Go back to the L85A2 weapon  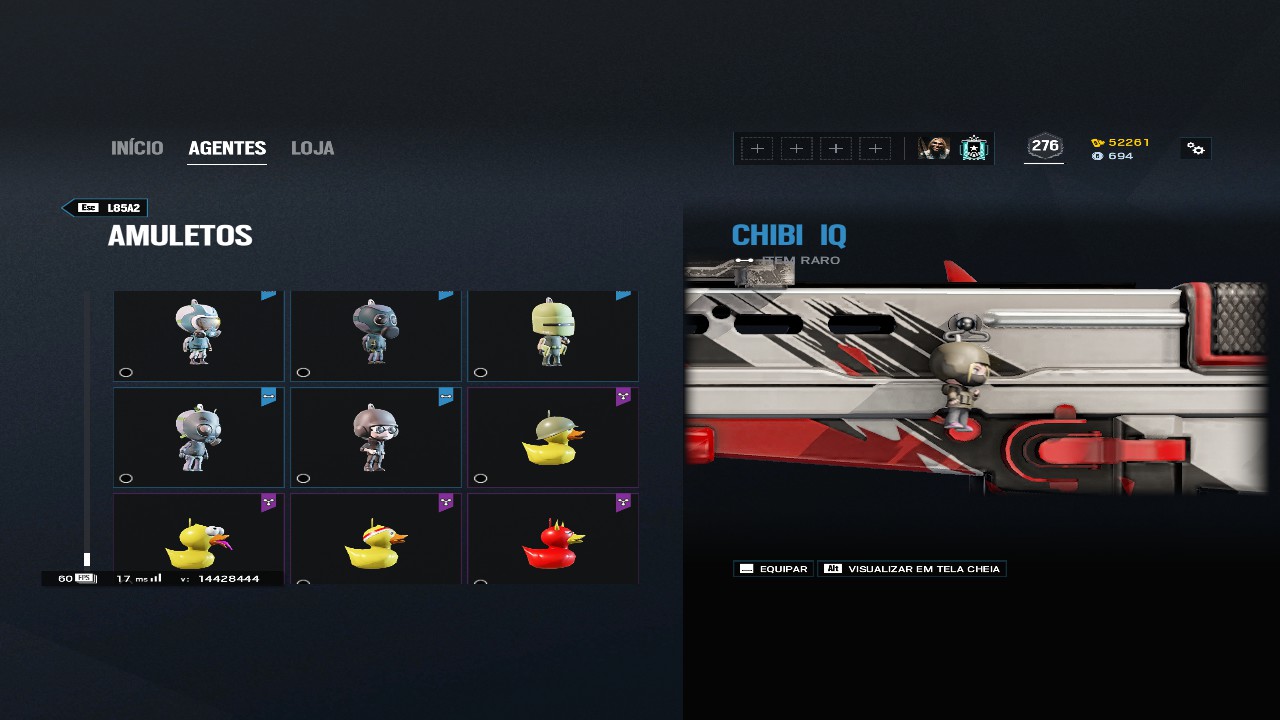click(105, 208)
